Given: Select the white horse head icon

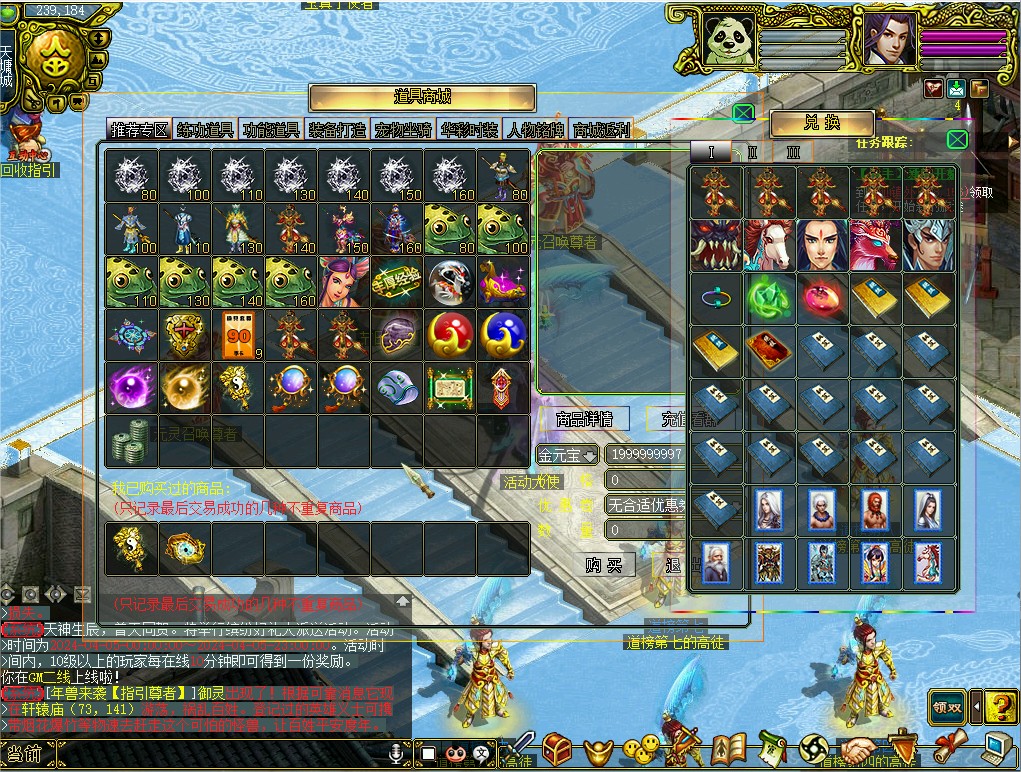Looking at the screenshot, I should tap(769, 245).
